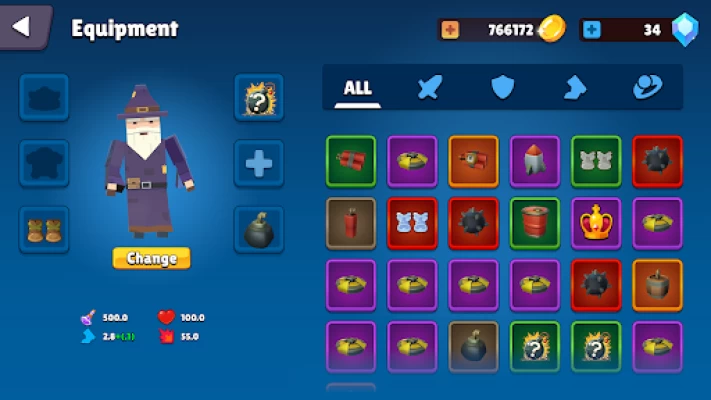Go back using the arrow button
The height and width of the screenshot is (400, 711).
coord(22,26)
